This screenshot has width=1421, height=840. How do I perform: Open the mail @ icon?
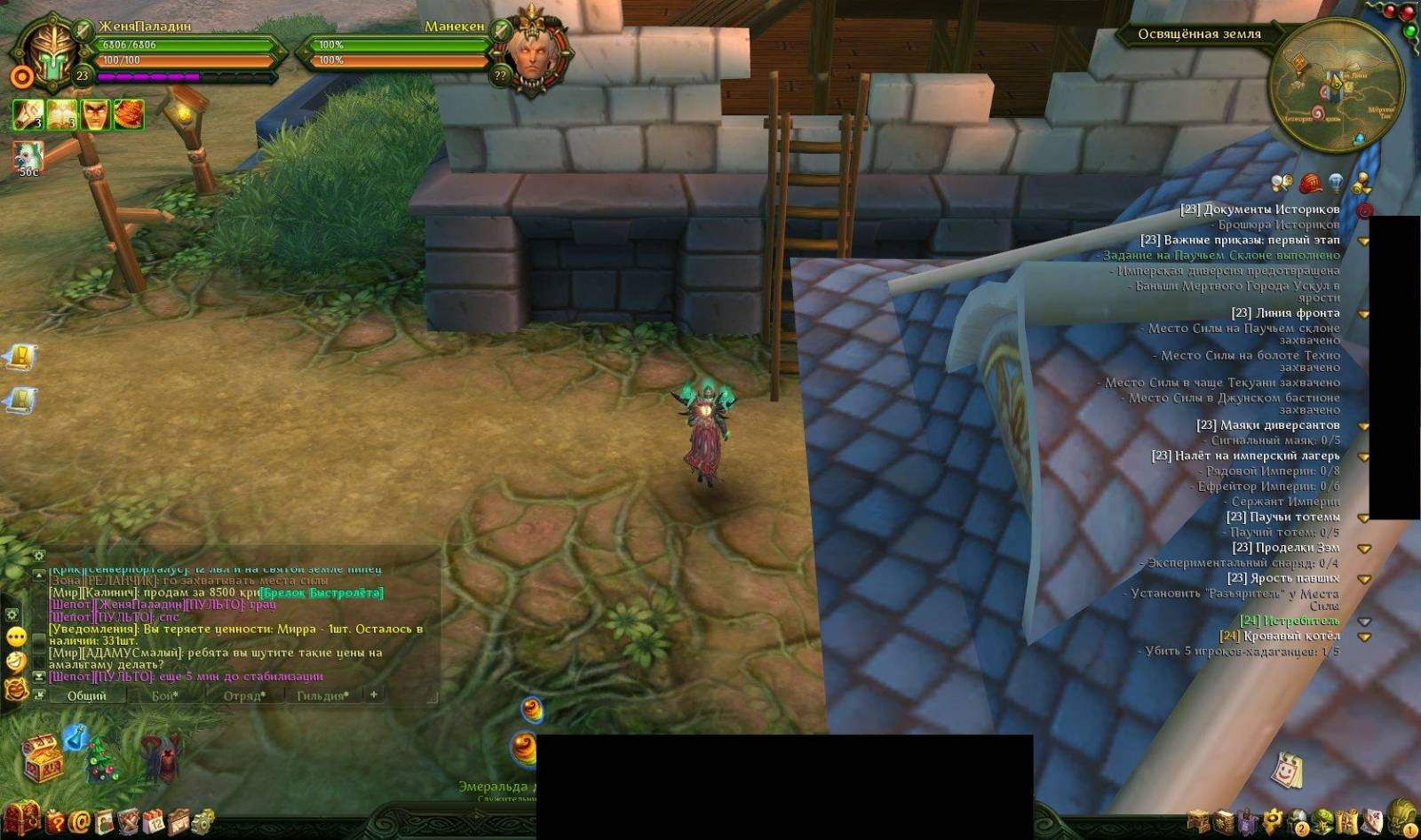point(79,821)
